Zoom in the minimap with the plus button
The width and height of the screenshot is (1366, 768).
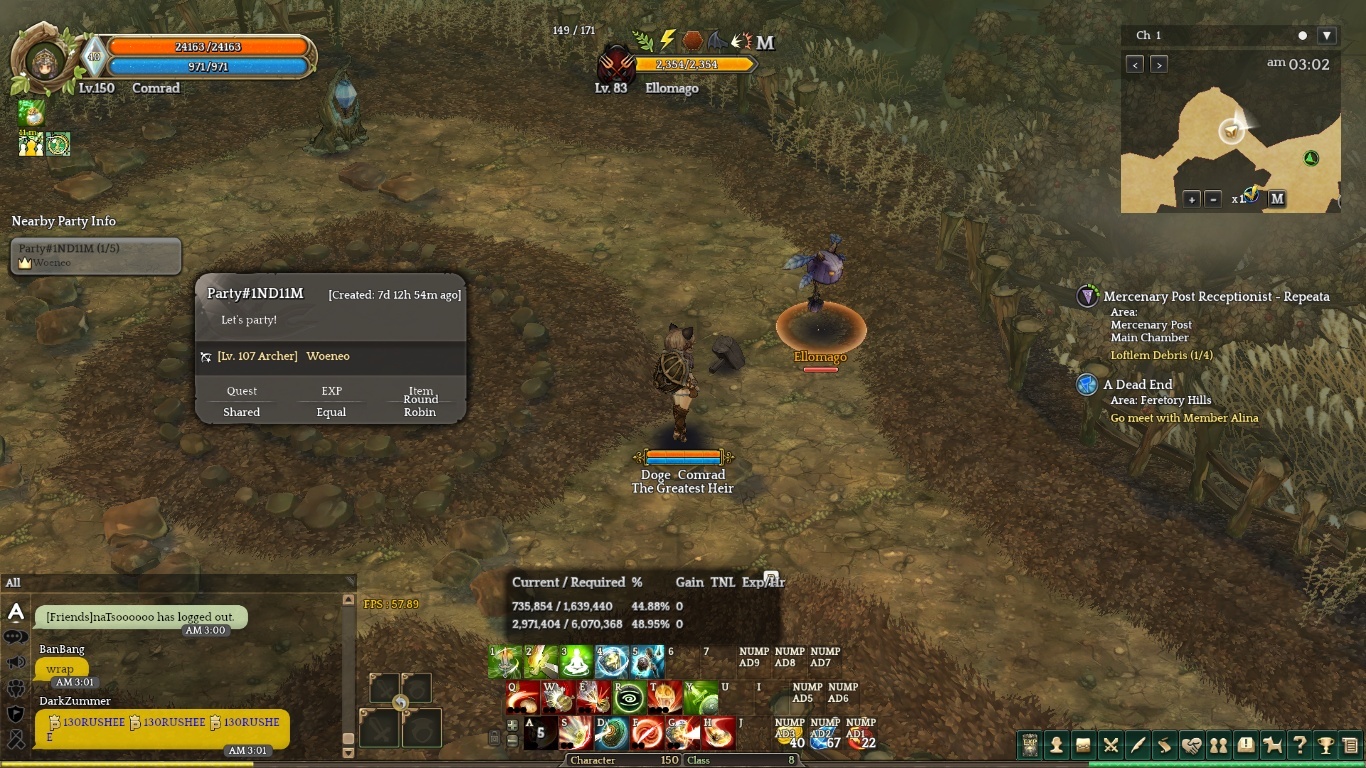click(1192, 199)
